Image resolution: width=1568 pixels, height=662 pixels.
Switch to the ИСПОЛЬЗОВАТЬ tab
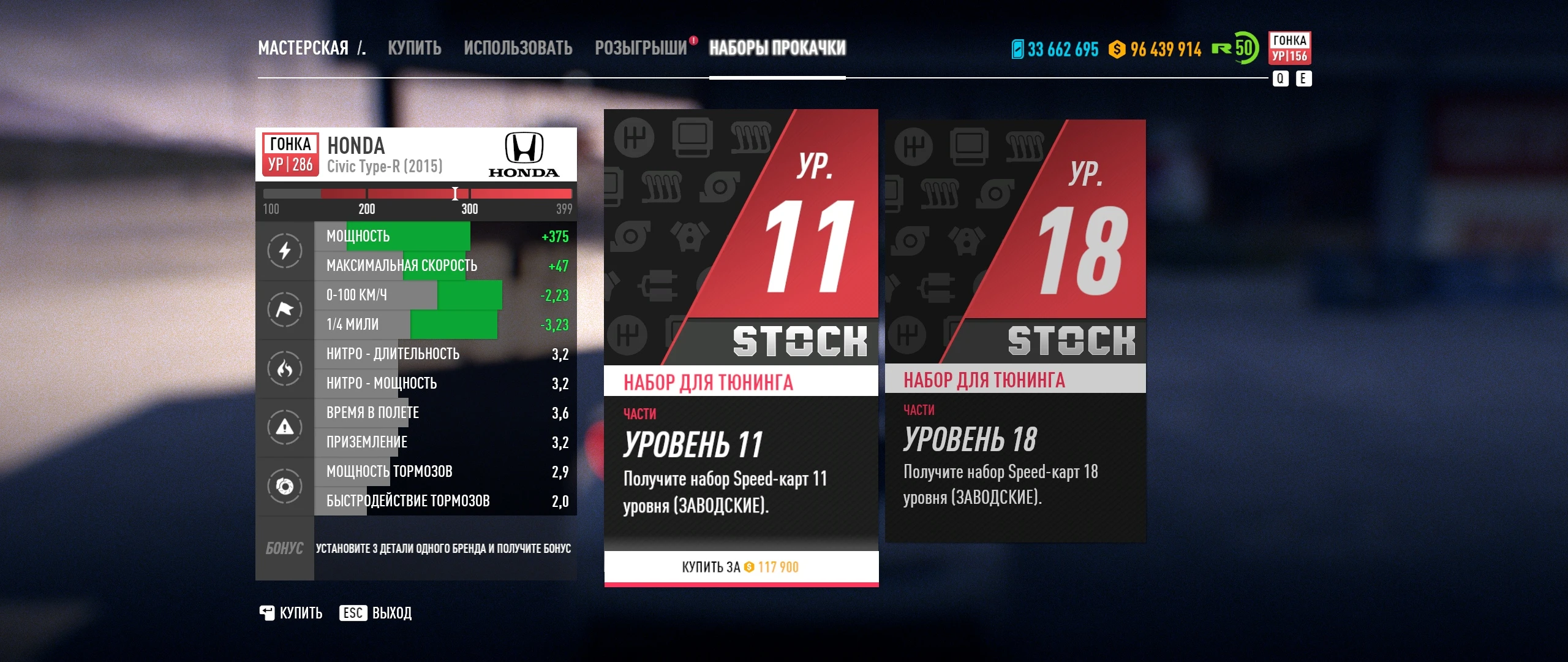[518, 48]
